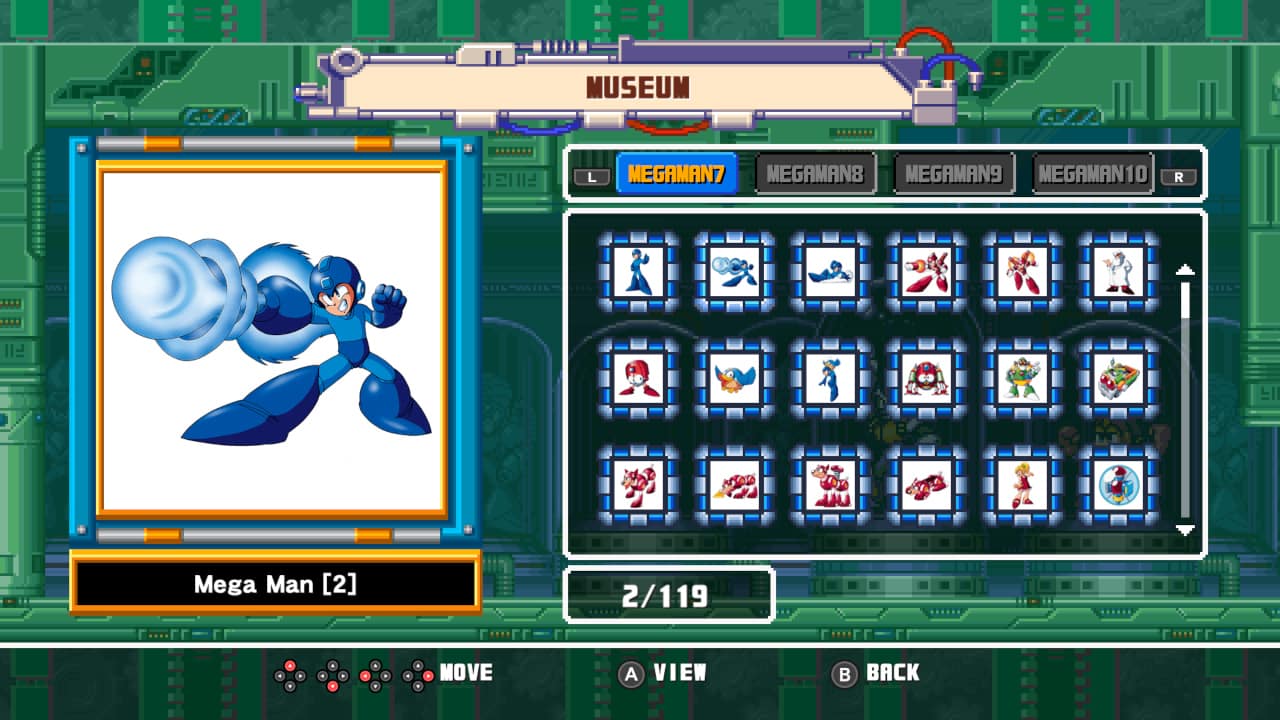The width and height of the screenshot is (1280, 720).
Task: Open the Dr. Light artwork entry
Action: click(x=1121, y=272)
